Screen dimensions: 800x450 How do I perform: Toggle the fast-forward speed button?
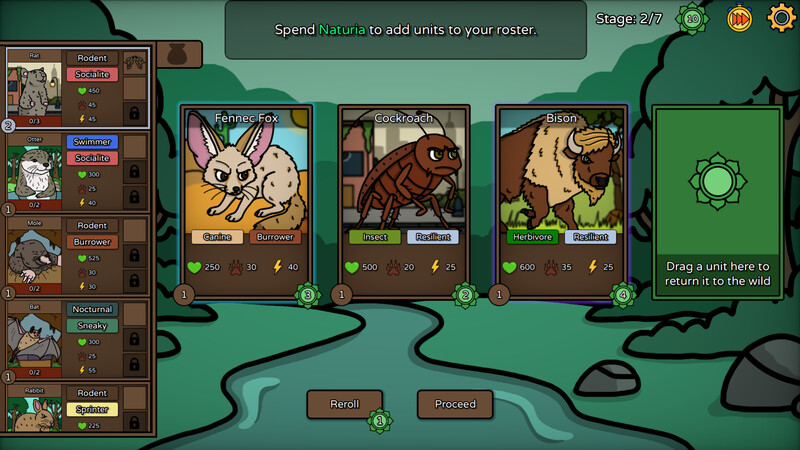(x=739, y=18)
